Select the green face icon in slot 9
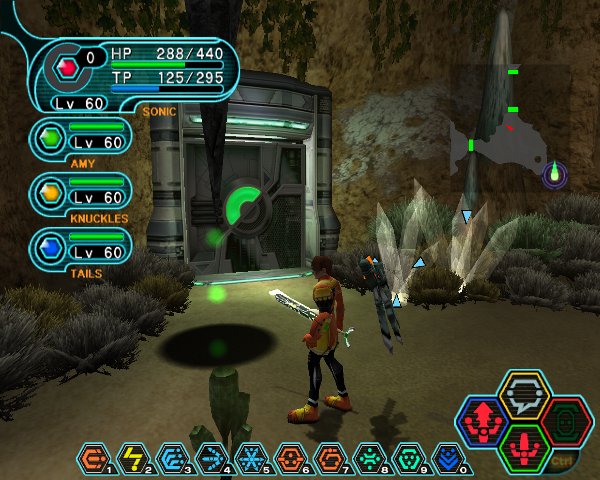Viewport: 600px width, 480px height. 406,459
